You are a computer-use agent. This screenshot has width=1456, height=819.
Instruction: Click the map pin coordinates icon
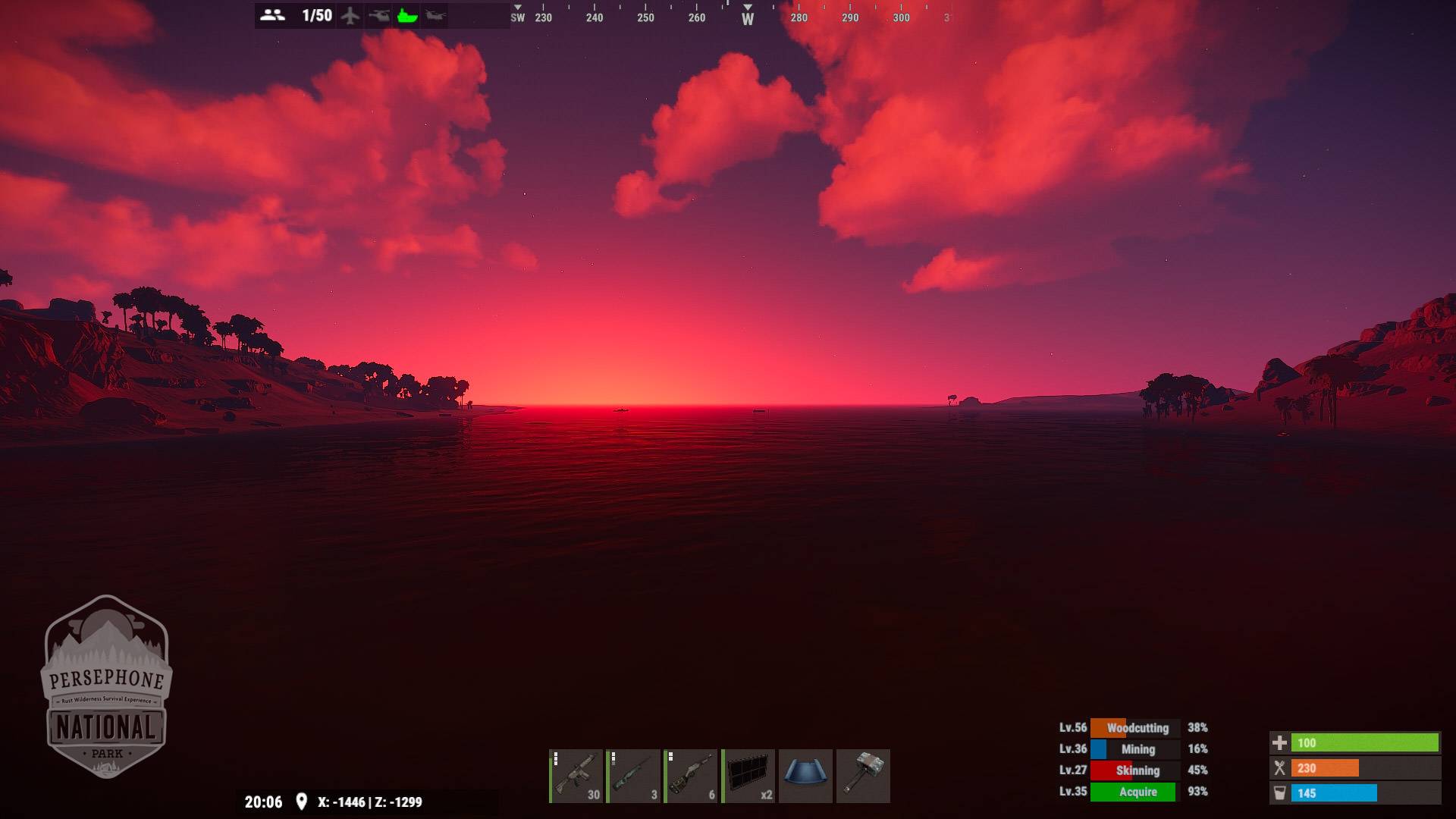pos(301,802)
